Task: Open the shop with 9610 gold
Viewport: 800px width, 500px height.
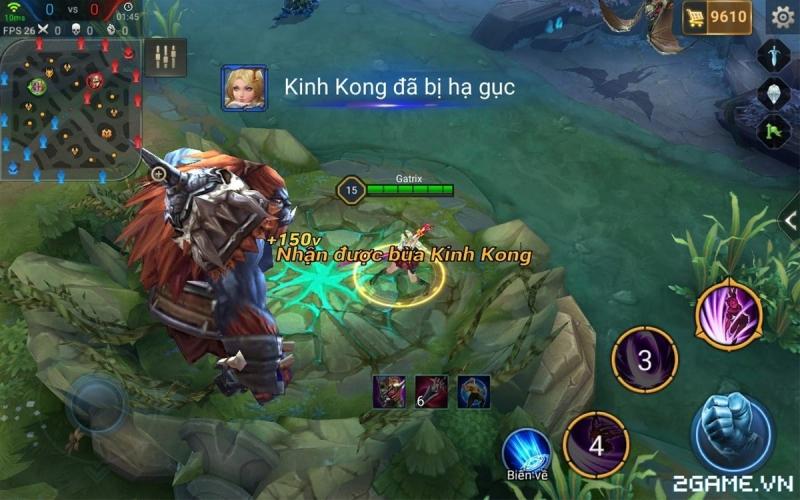Action: [x=716, y=17]
